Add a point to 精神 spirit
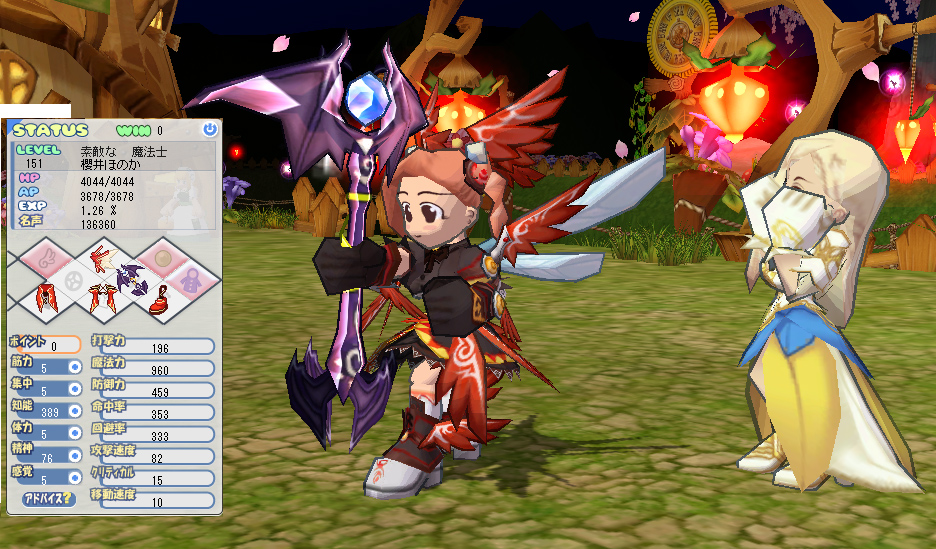The image size is (936, 549). 74,456
